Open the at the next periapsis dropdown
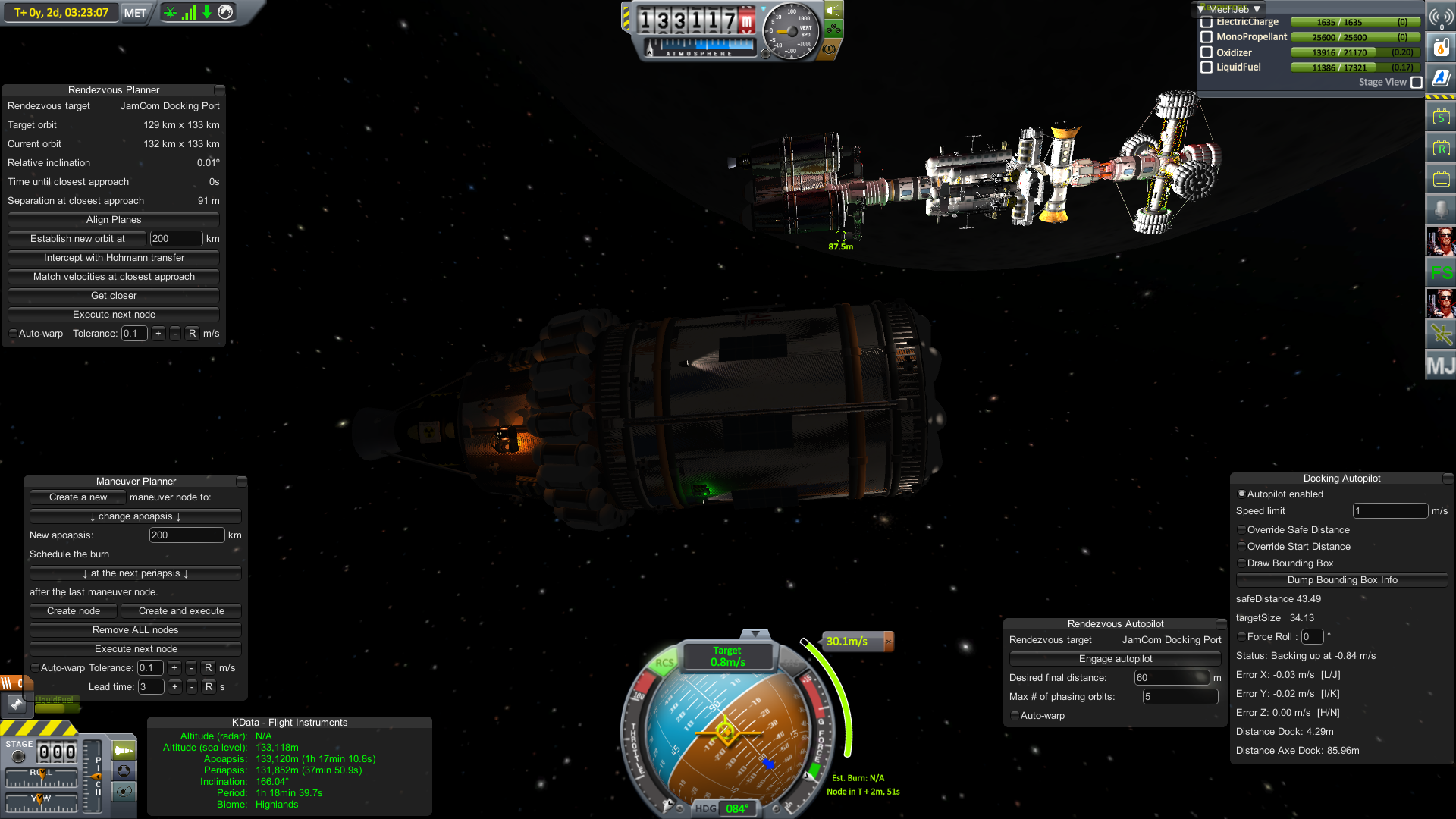The width and height of the screenshot is (1456, 819). pos(136,573)
